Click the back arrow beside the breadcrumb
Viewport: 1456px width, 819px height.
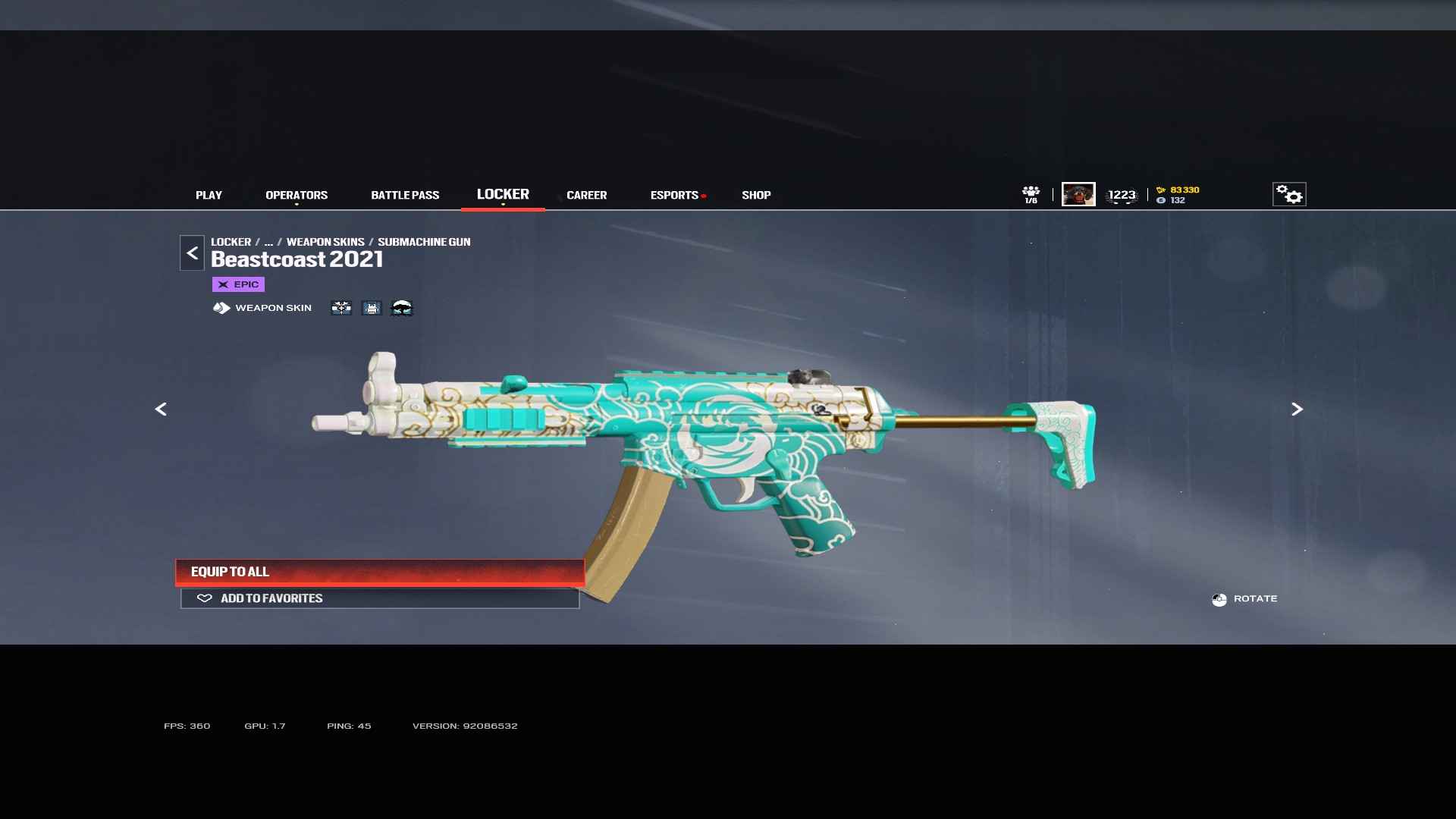[192, 253]
